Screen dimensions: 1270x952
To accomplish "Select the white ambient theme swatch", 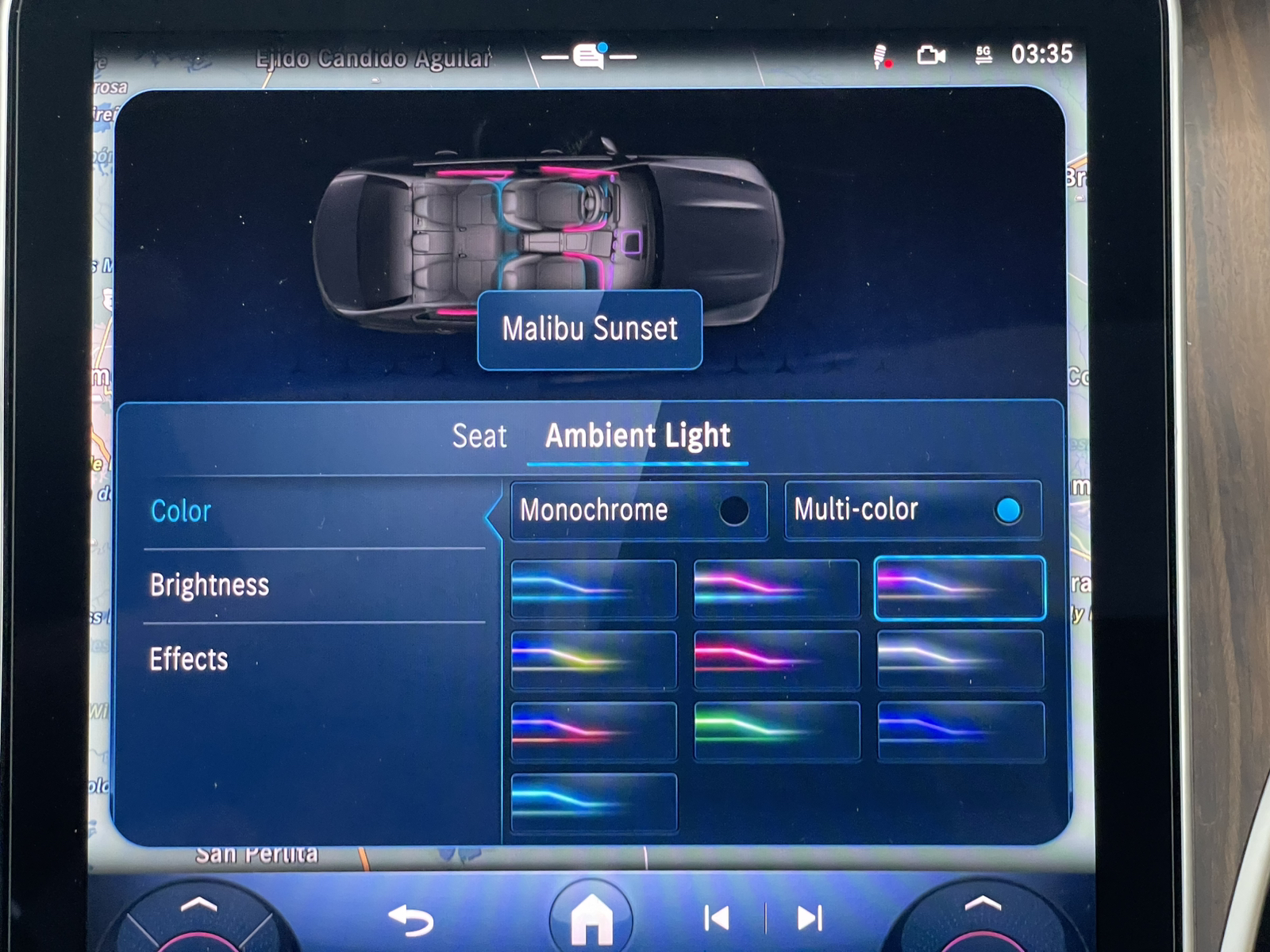I will pos(960,659).
